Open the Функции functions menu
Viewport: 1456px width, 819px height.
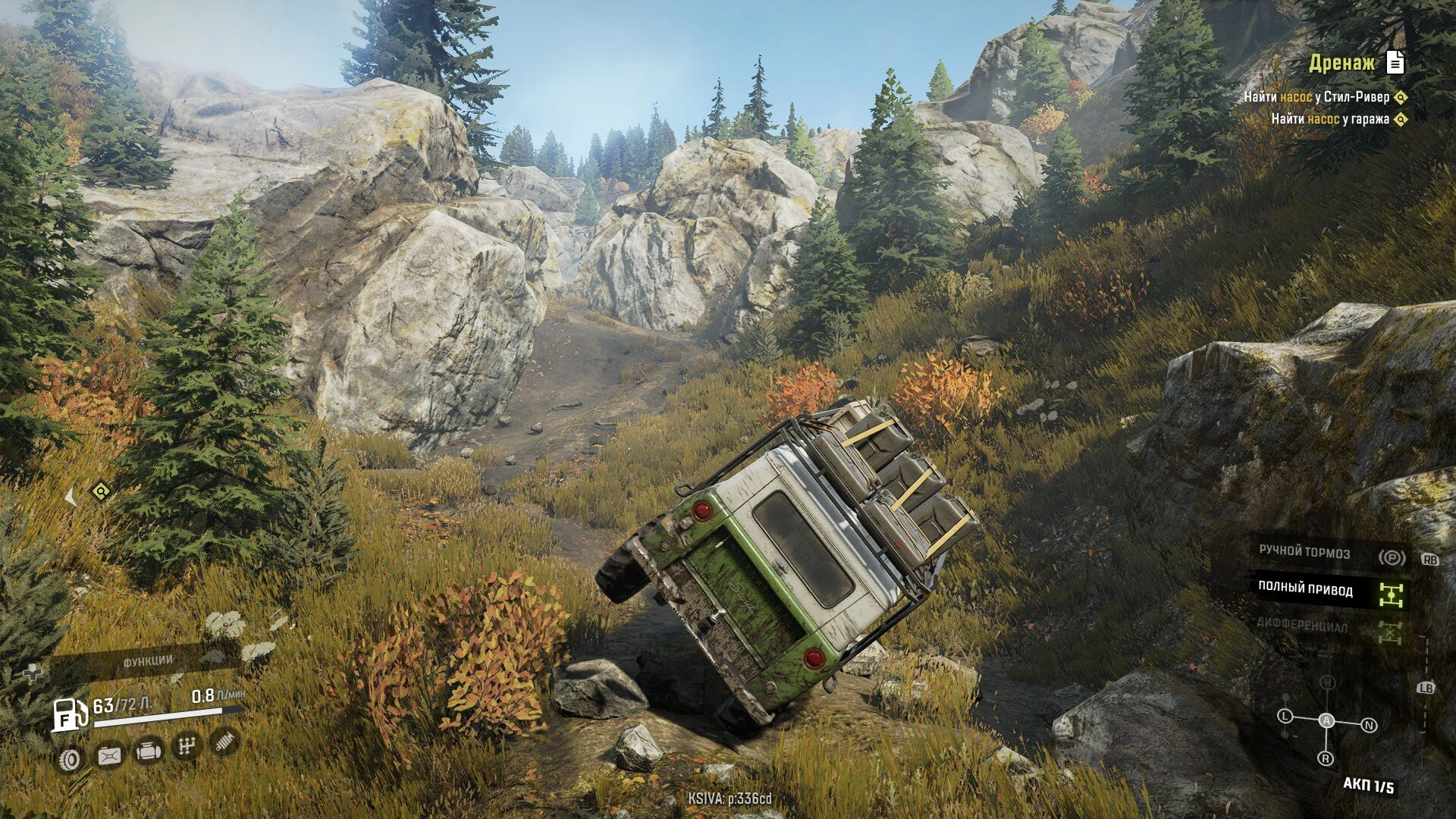click(148, 661)
